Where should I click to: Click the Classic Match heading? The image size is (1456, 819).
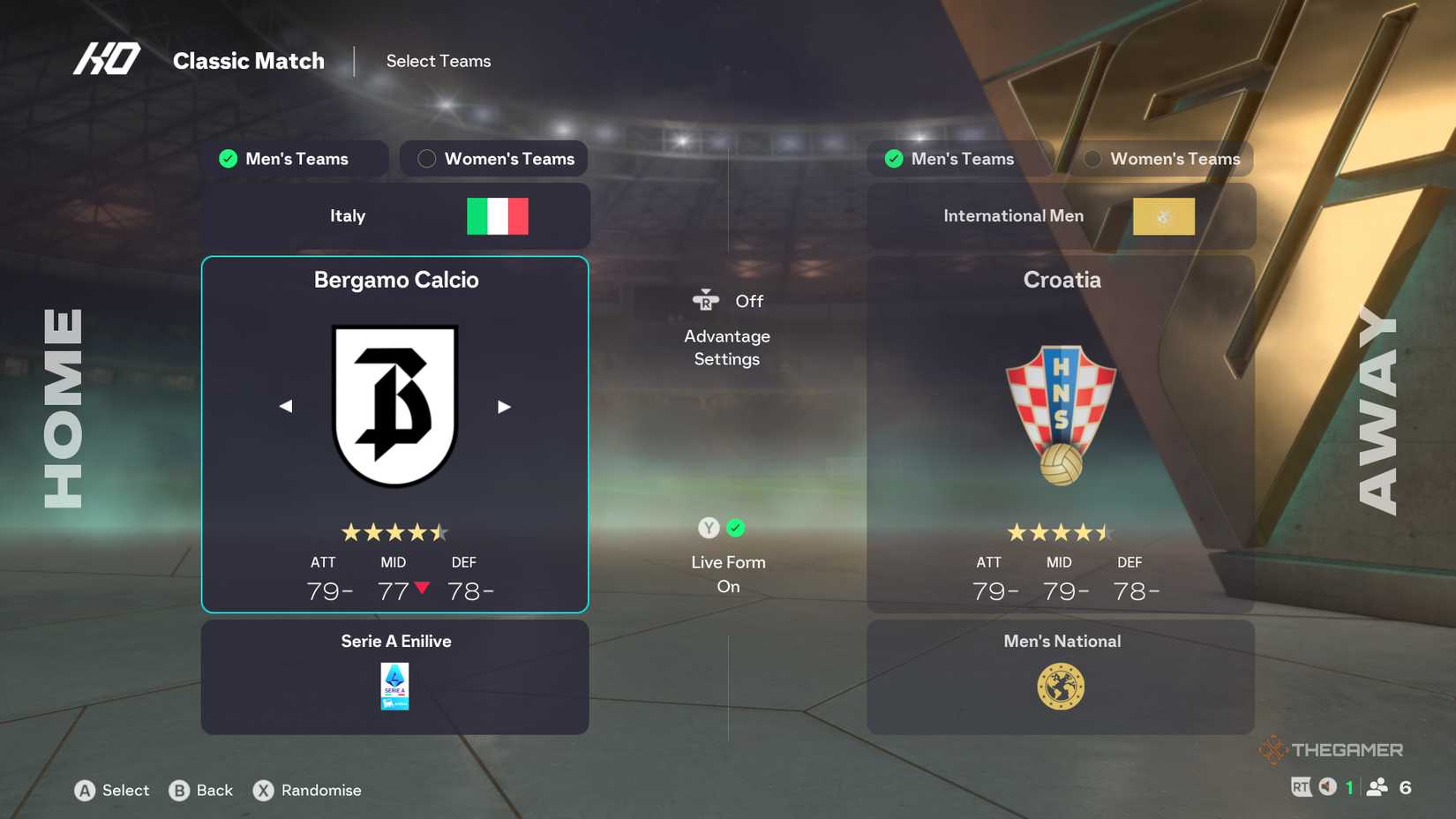250,61
